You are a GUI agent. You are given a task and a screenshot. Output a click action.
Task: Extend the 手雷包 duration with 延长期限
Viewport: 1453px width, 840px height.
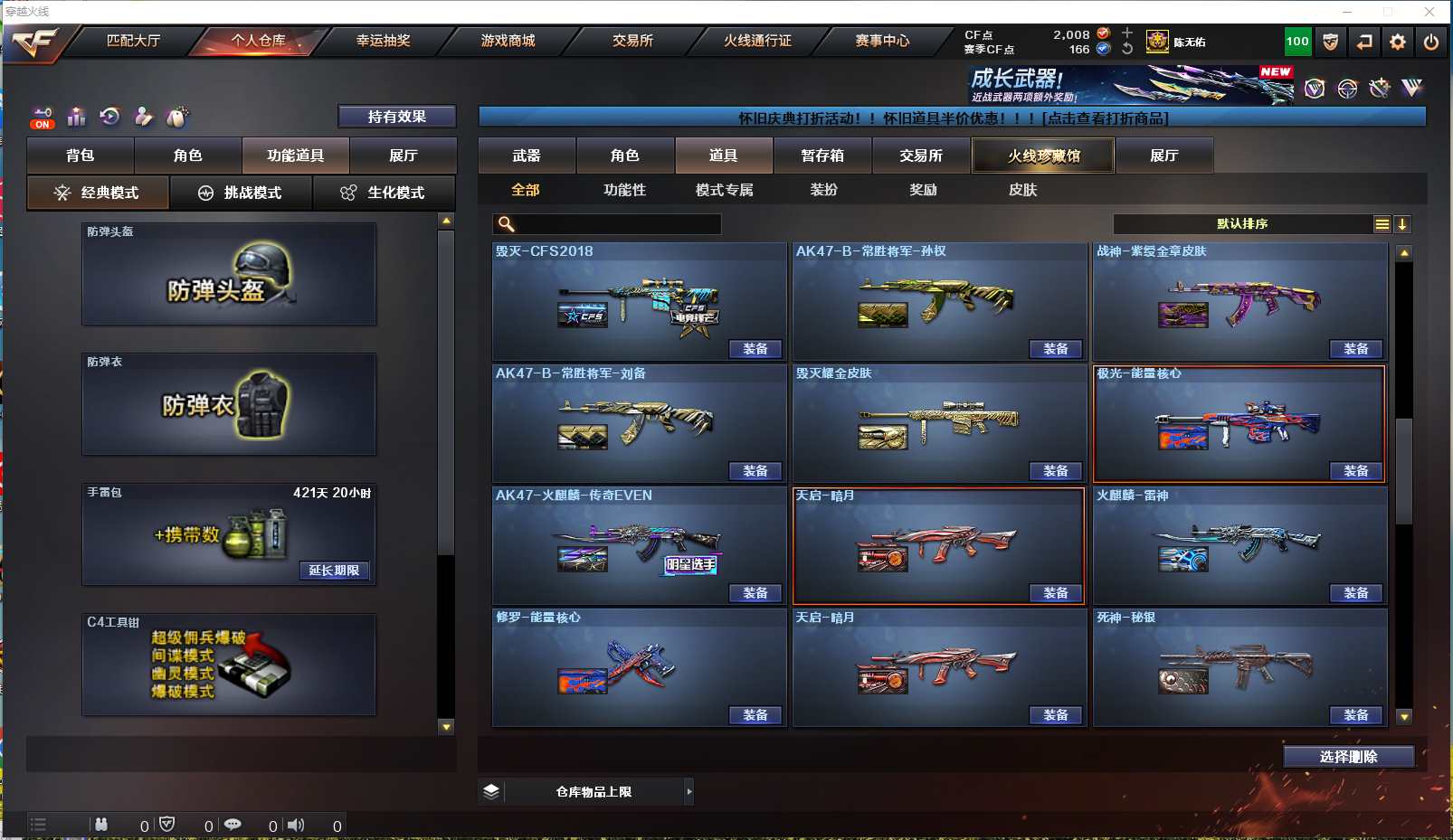click(334, 571)
